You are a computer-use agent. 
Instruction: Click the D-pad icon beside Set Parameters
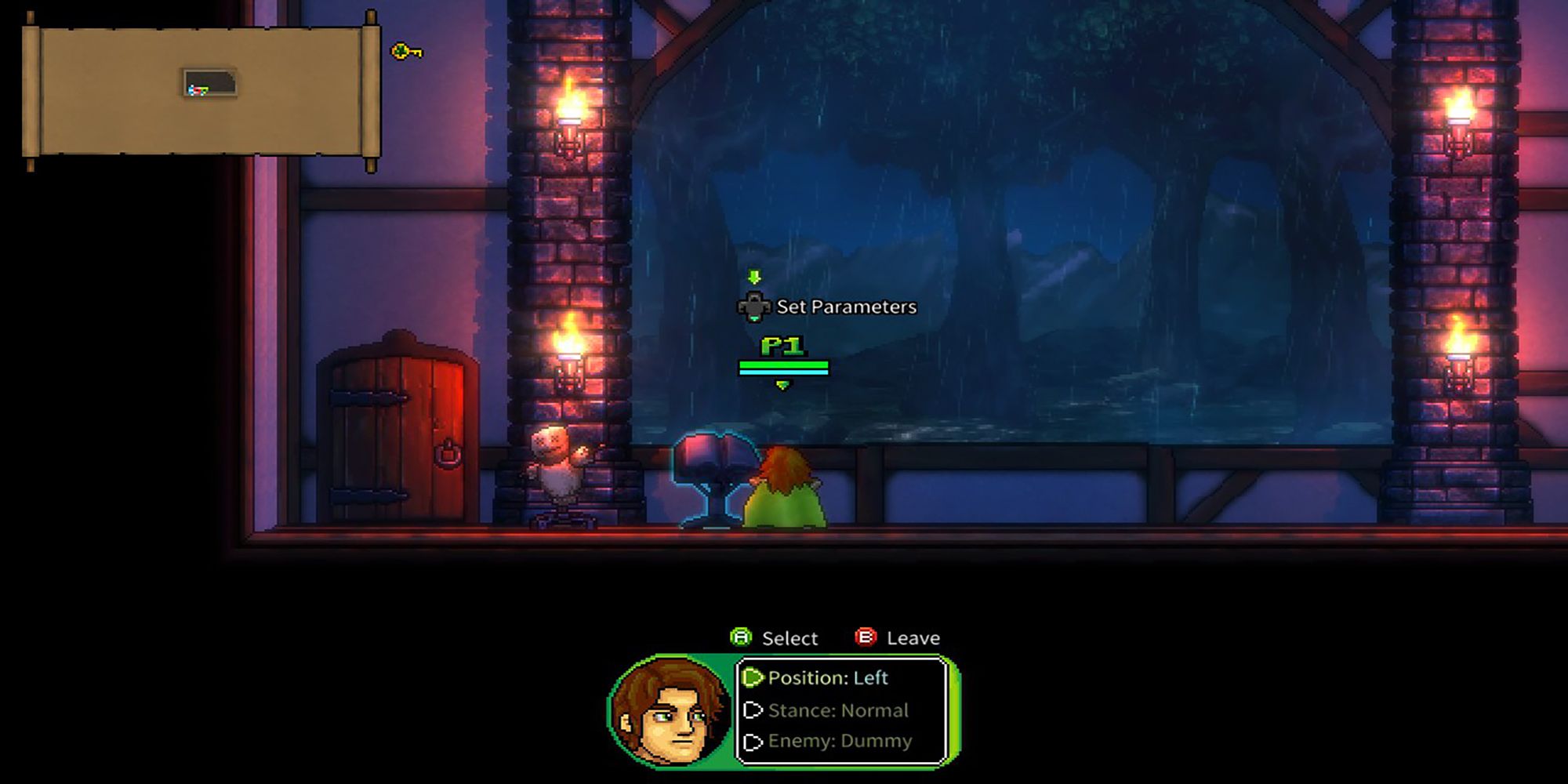pos(754,307)
